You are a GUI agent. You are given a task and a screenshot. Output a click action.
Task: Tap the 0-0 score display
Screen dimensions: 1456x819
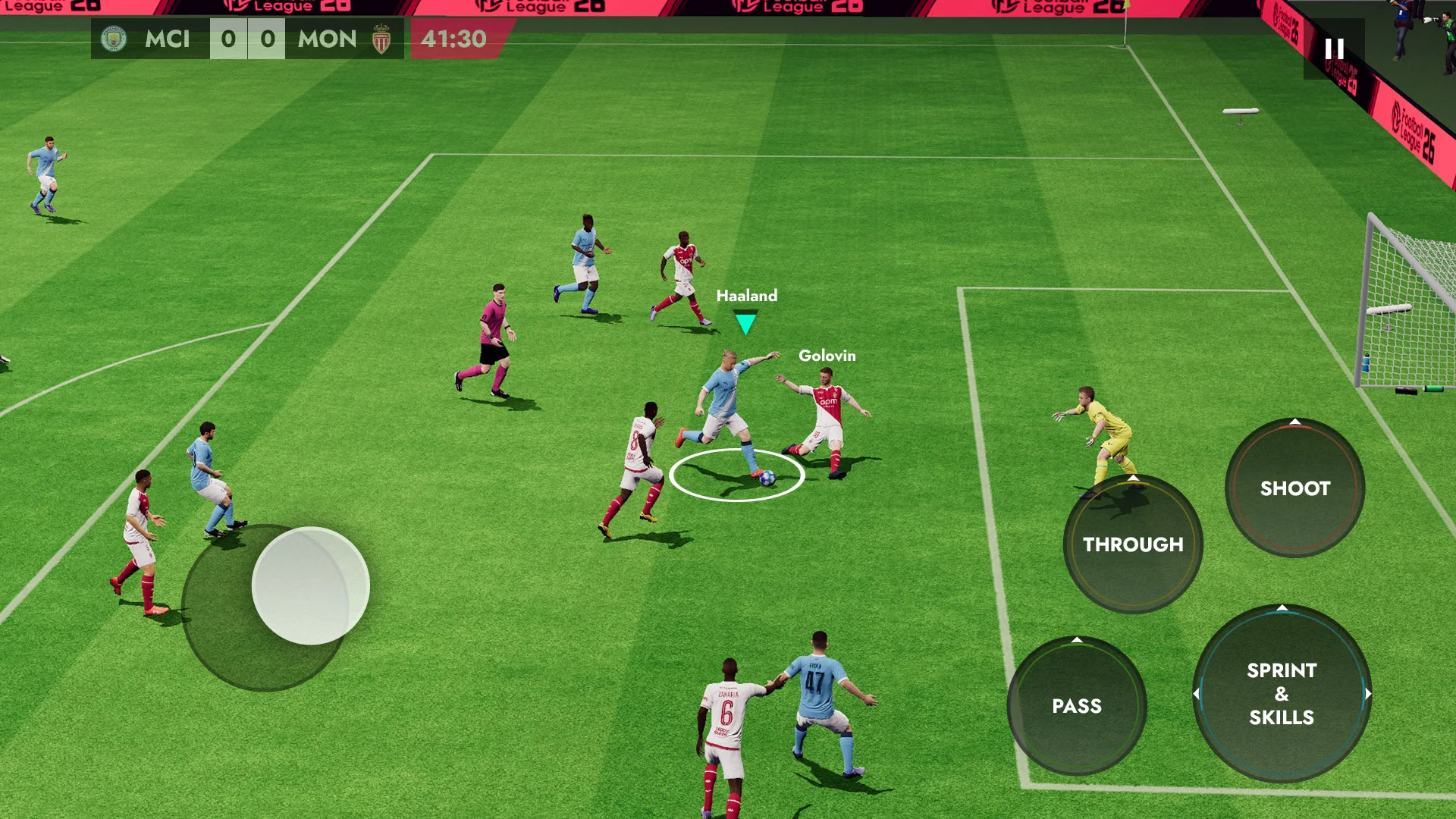click(248, 39)
